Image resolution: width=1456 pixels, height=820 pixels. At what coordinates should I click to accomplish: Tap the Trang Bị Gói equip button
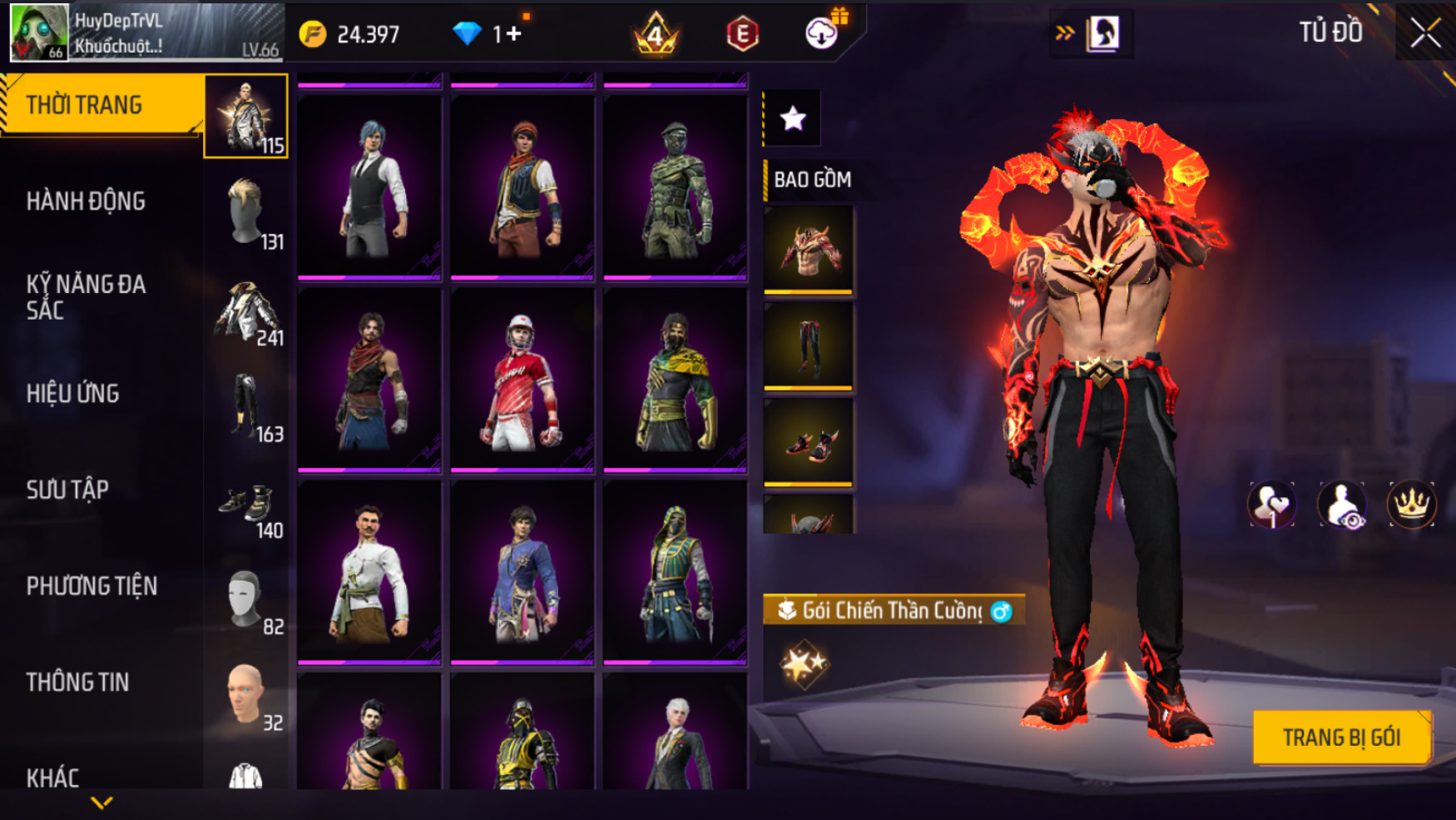coord(1341,737)
